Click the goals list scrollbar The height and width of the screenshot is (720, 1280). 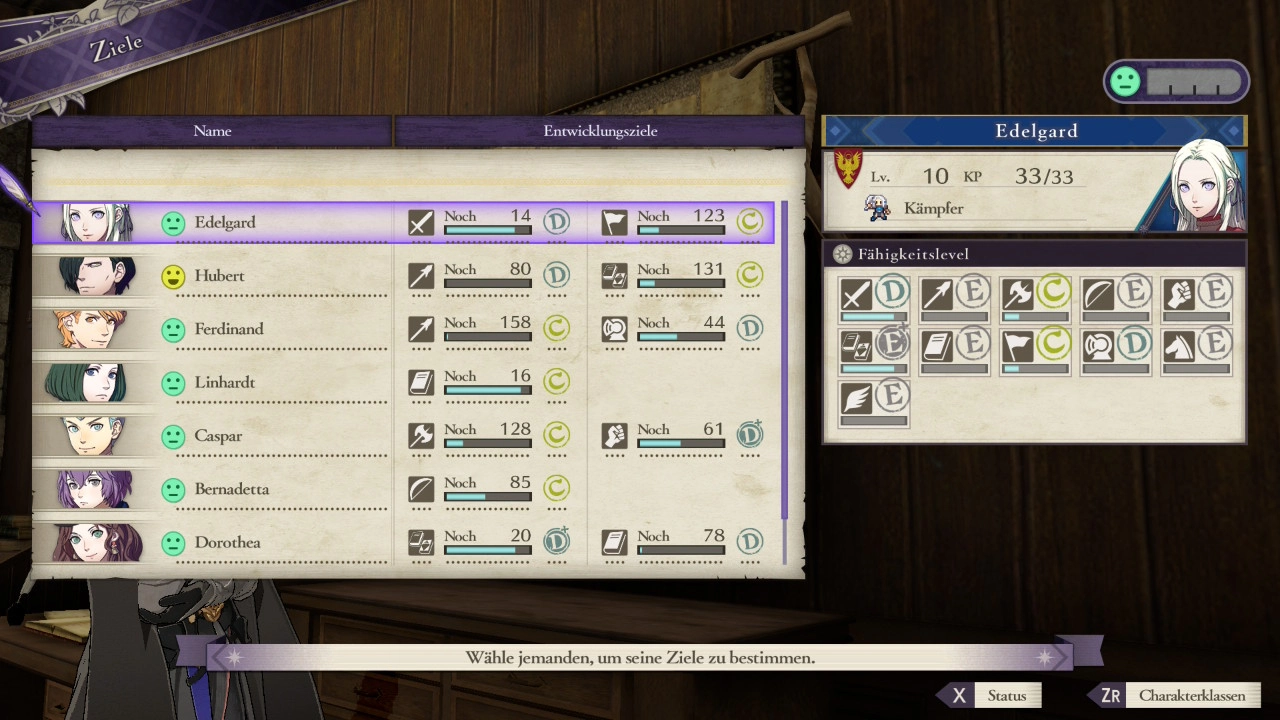(784, 360)
